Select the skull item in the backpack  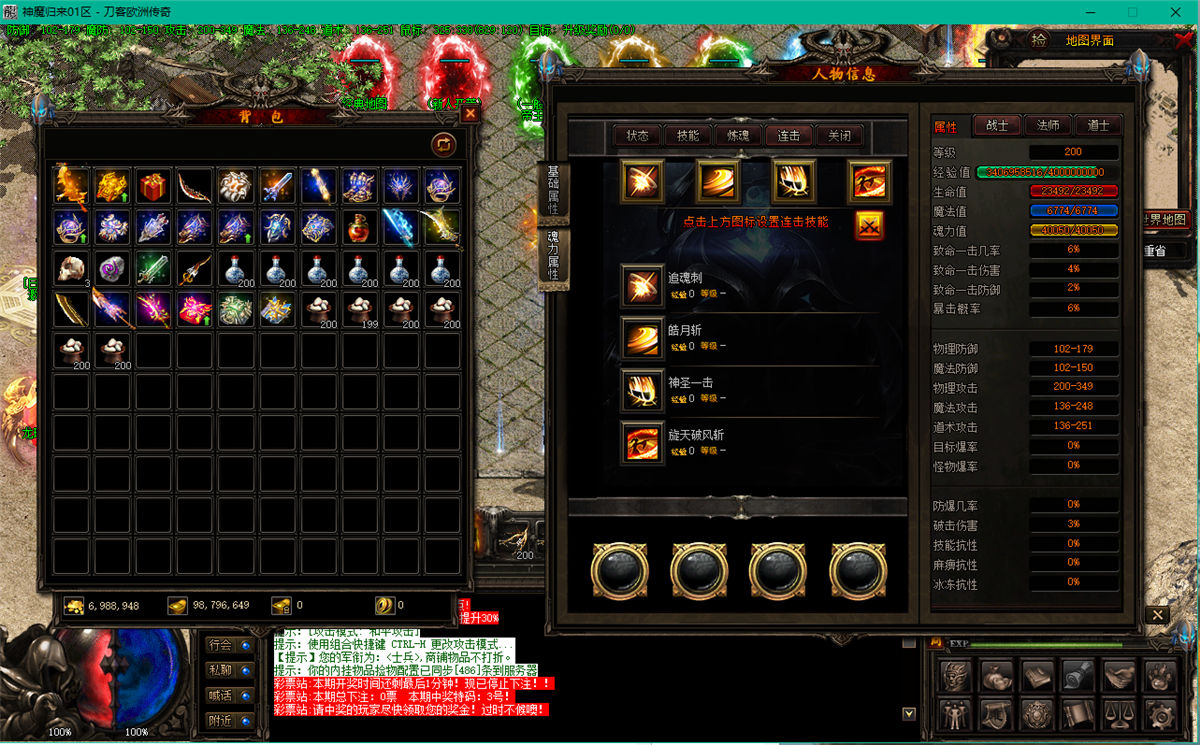pos(70,268)
